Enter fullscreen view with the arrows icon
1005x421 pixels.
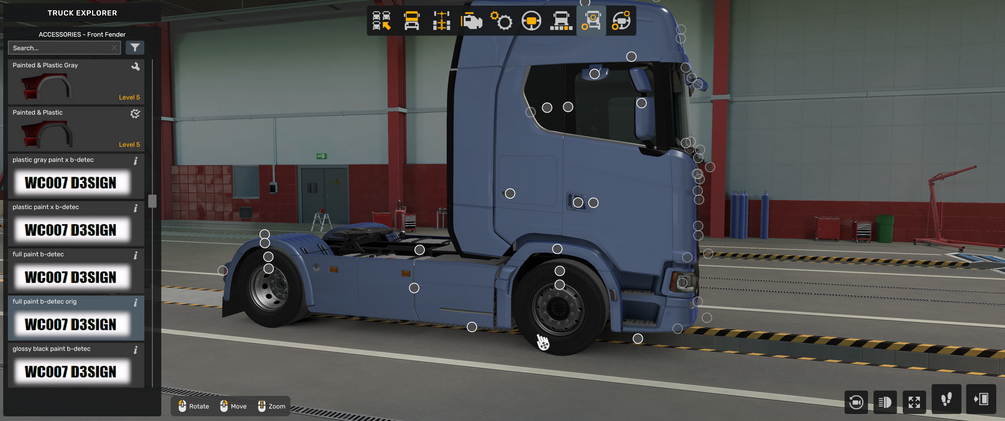(x=914, y=401)
